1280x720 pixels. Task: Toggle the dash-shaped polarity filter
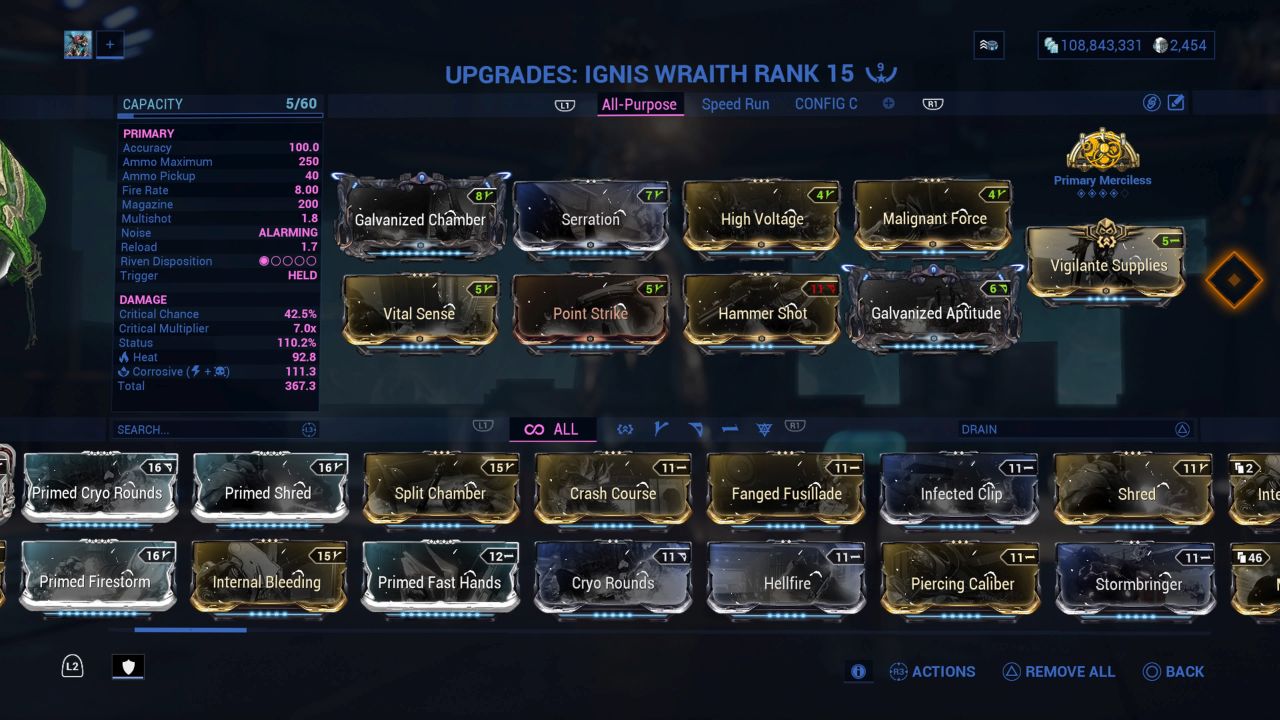pyautogui.click(x=731, y=428)
